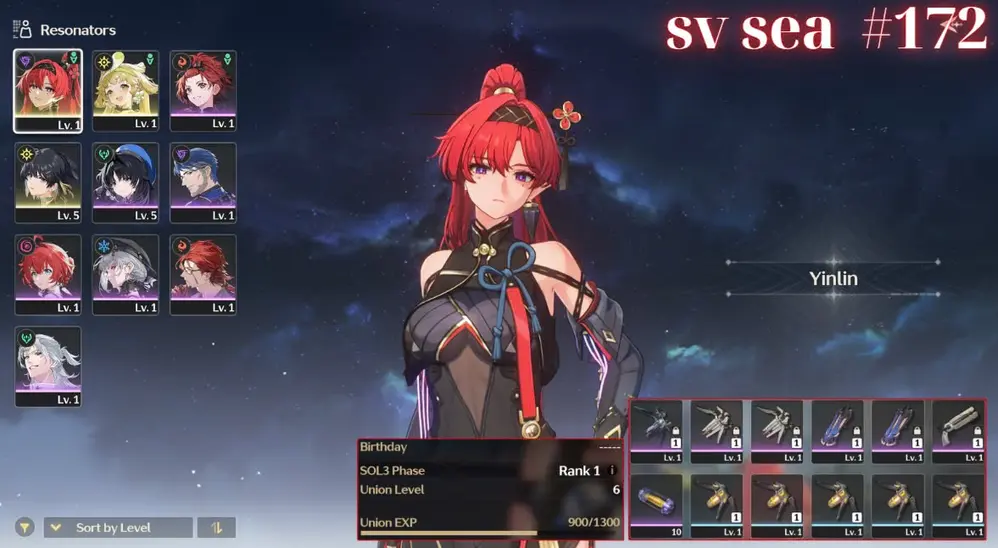This screenshot has height=548, width=998.
Task: Click the info icon beside Rank 1
Action: coord(612,470)
